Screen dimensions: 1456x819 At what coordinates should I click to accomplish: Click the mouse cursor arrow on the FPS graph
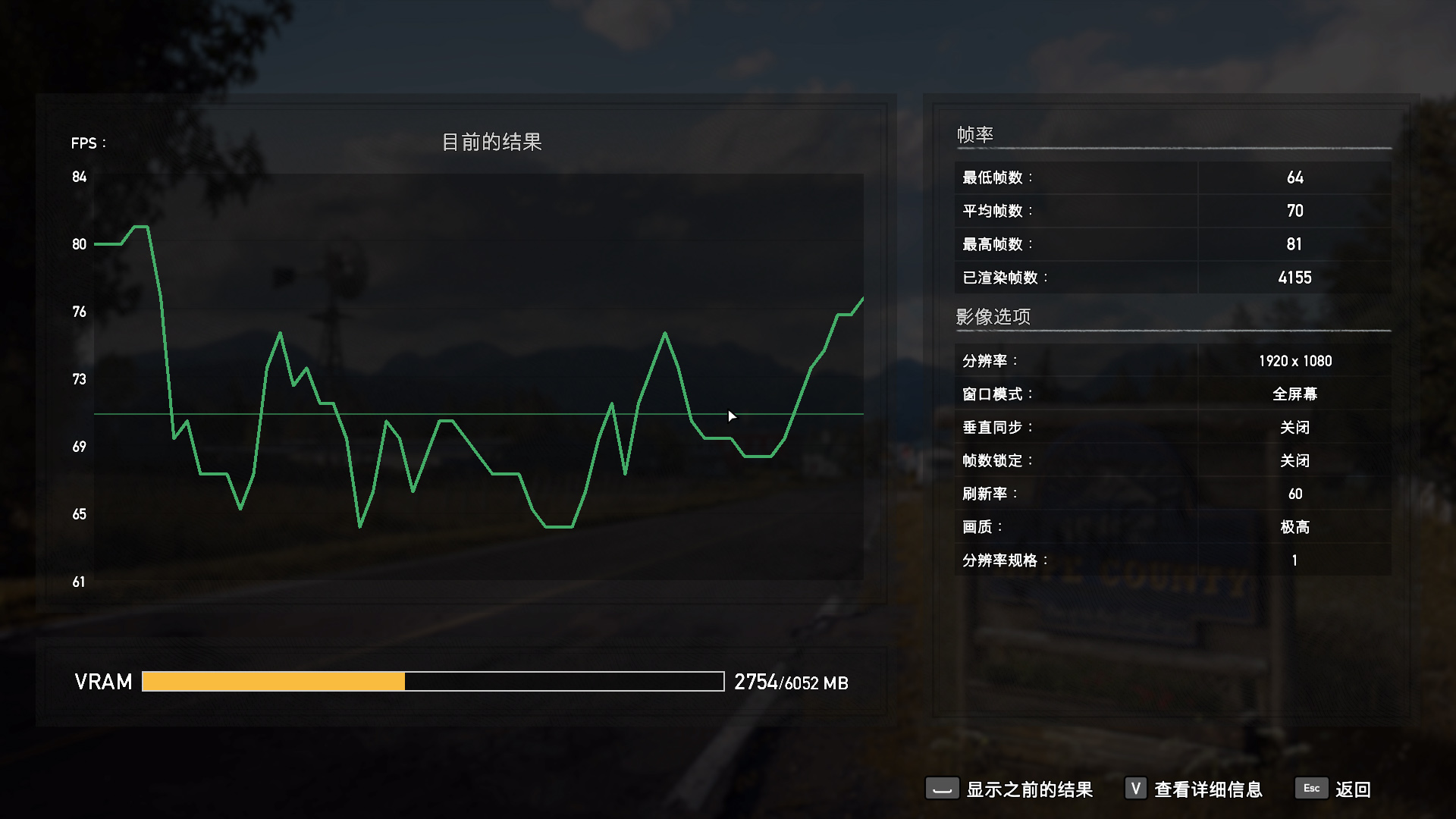732,416
